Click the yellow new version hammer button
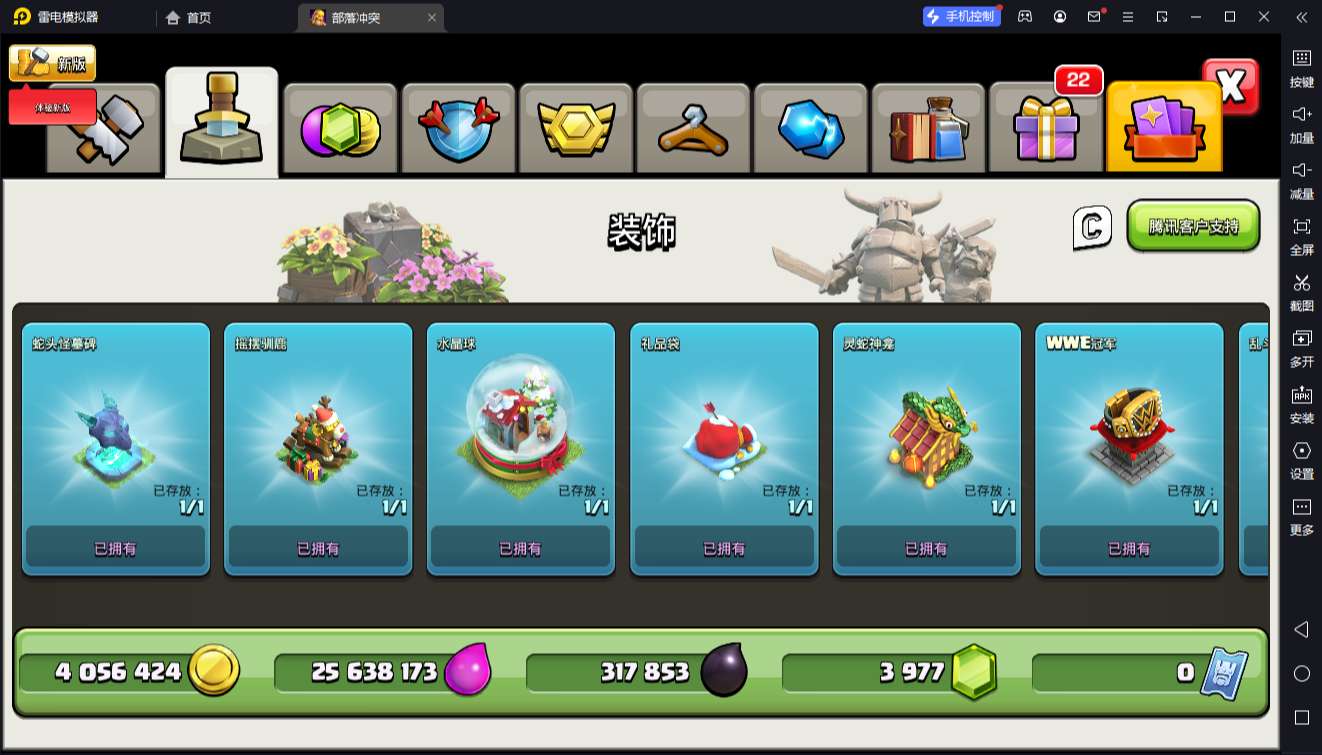The image size is (1322, 755). point(52,63)
